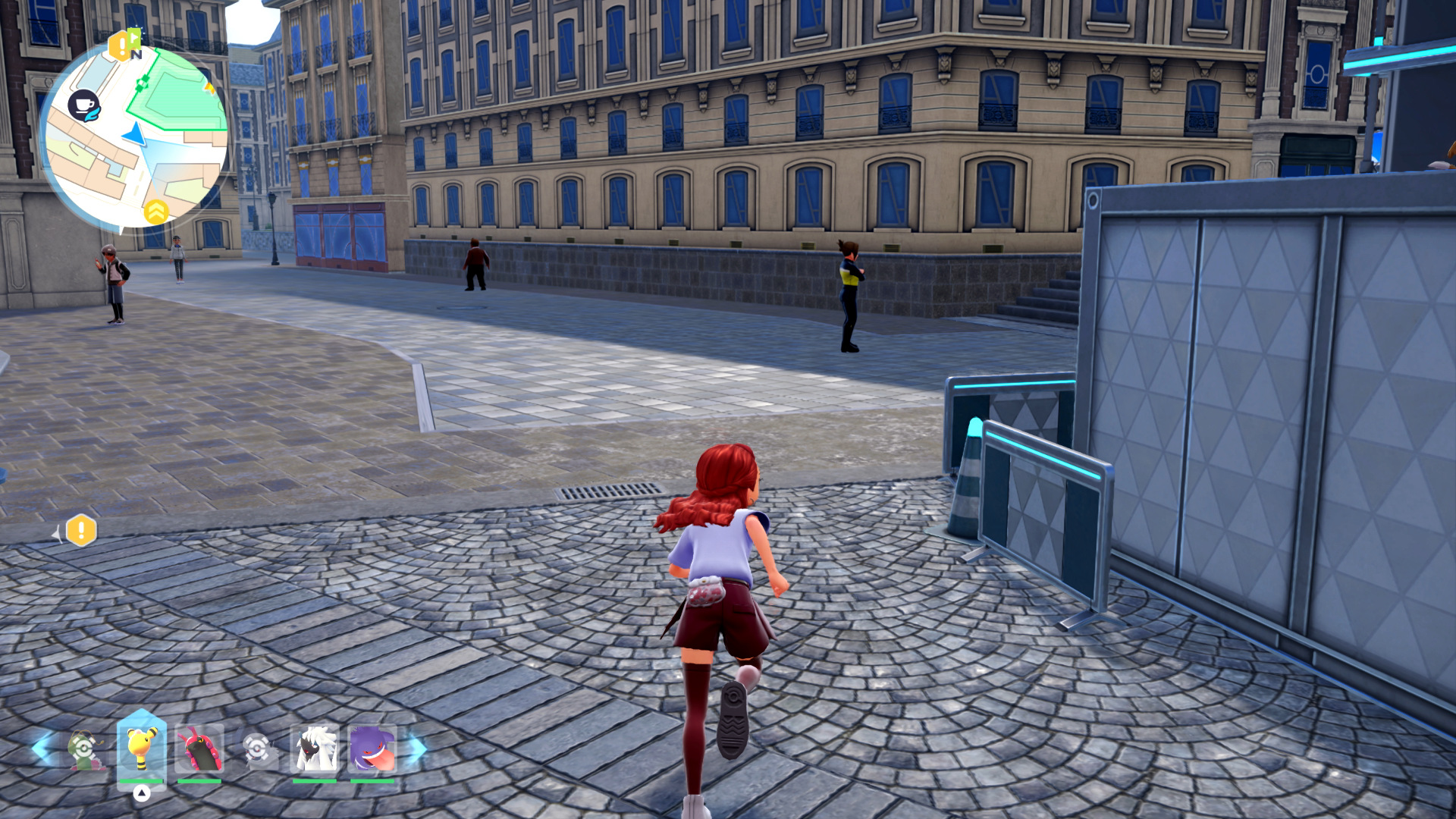
Task: Click the yellow double-chevron marker on minimap
Action: (x=156, y=212)
